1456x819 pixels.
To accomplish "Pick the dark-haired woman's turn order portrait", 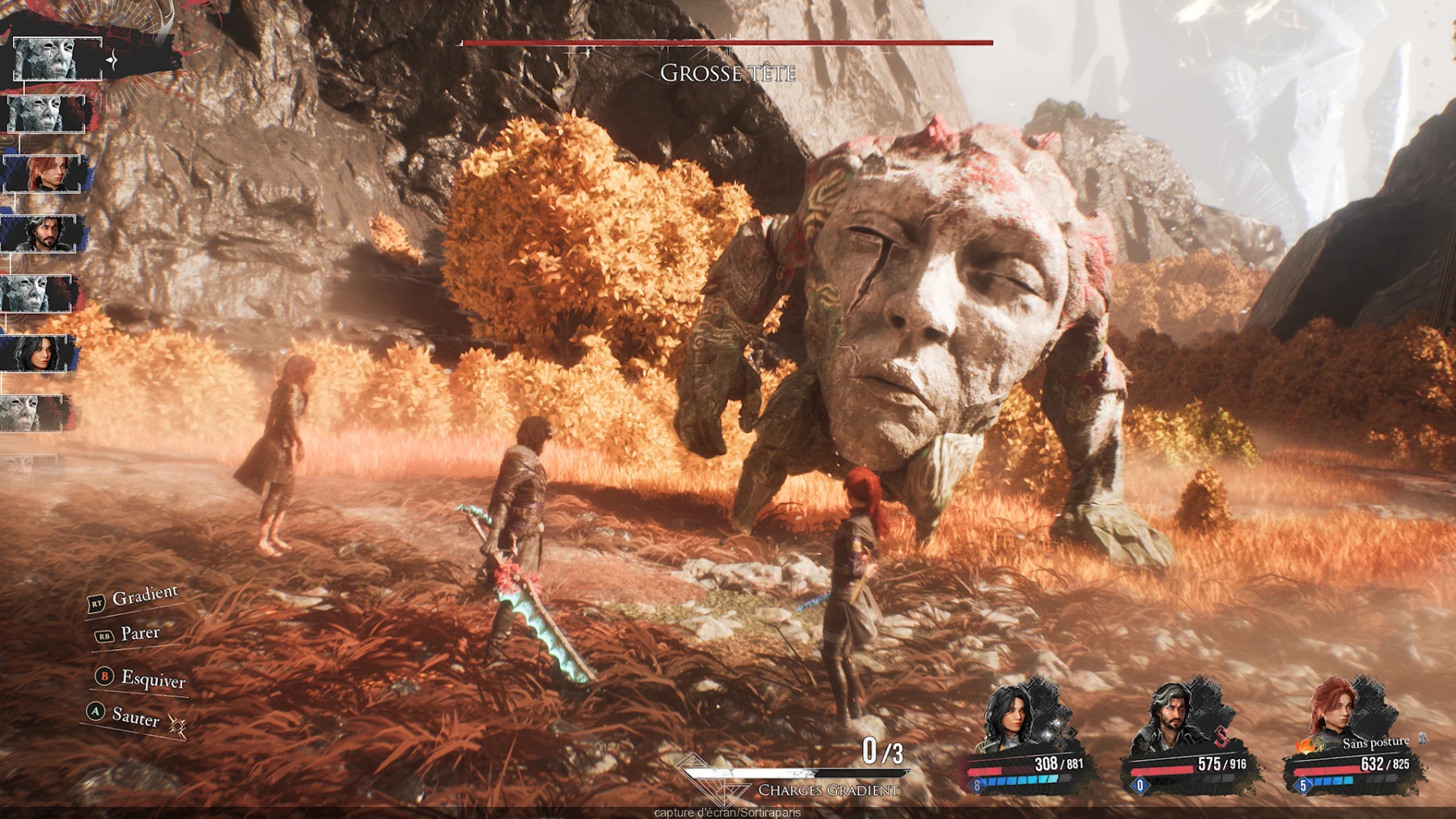I will 37,354.
